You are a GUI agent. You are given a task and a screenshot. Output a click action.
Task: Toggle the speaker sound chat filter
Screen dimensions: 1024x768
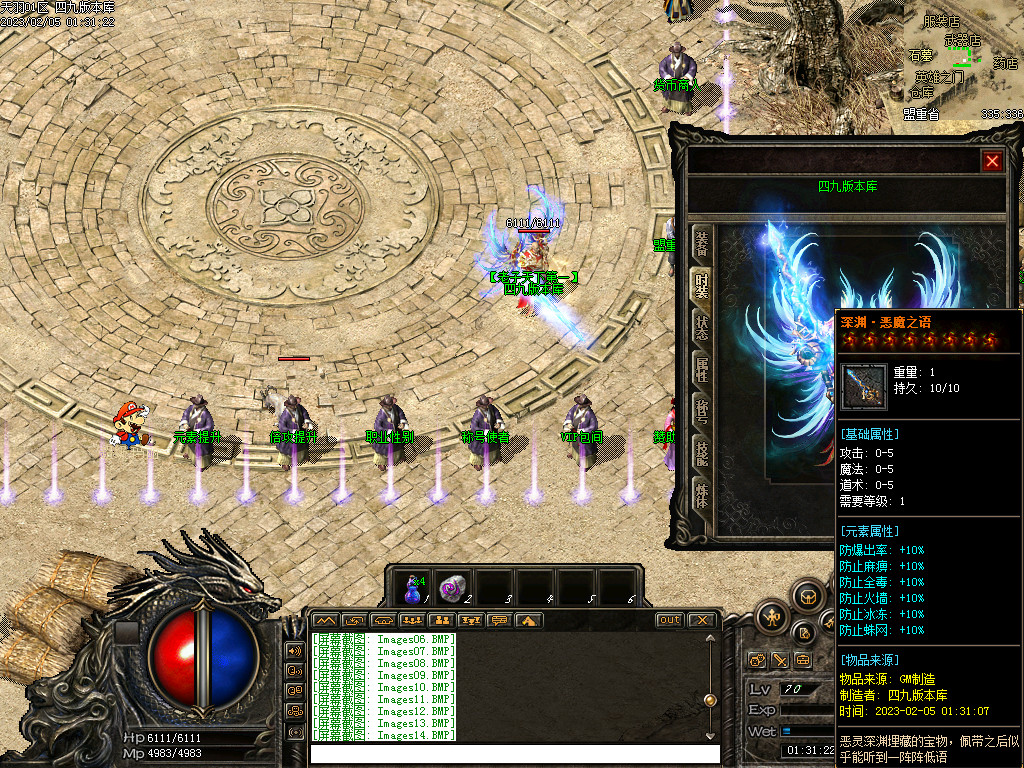point(295,649)
